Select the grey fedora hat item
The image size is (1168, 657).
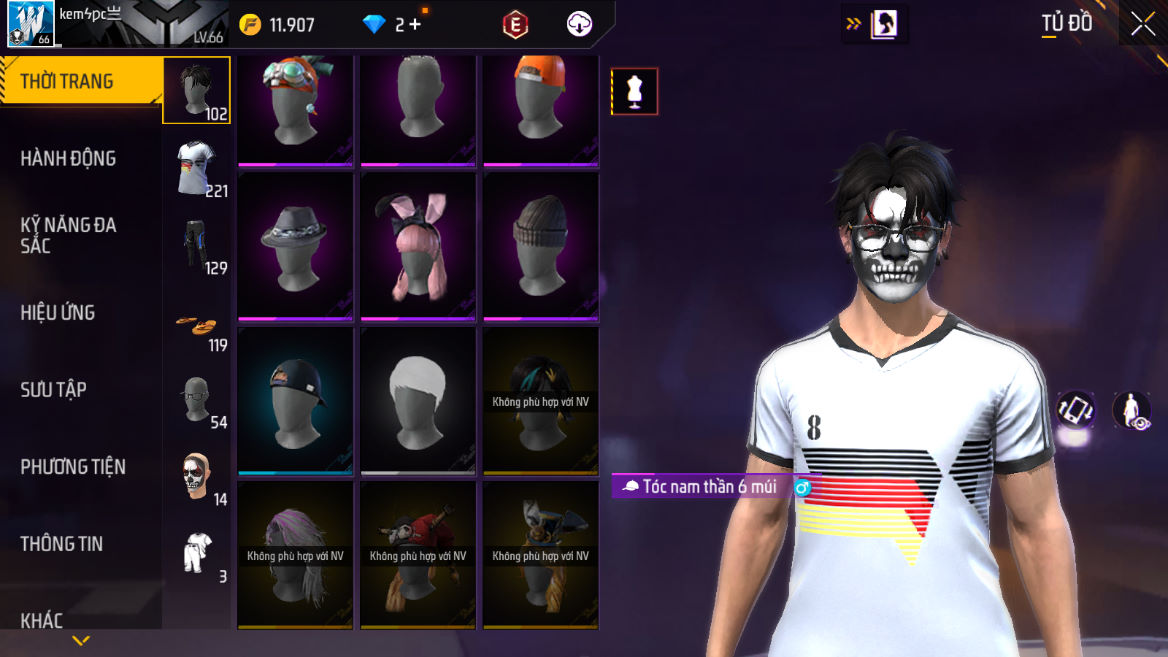[295, 247]
